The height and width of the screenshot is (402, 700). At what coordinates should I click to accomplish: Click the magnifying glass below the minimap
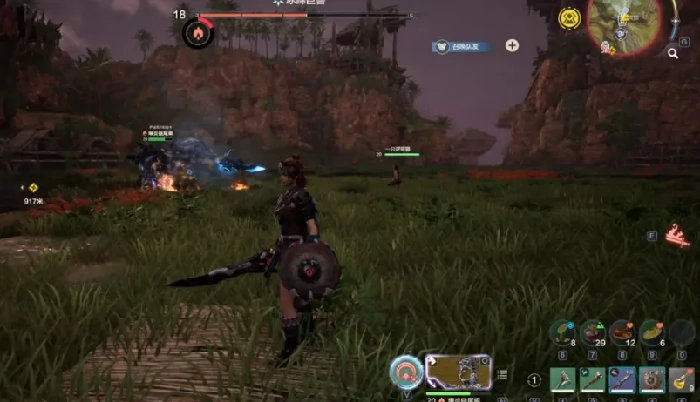[x=673, y=54]
